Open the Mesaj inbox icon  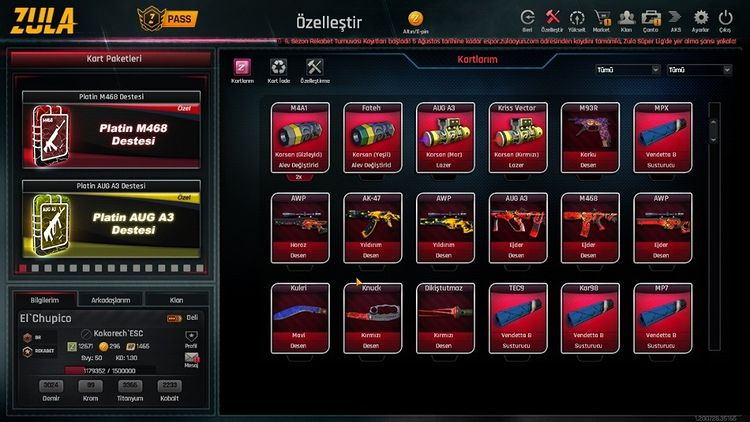click(x=192, y=358)
